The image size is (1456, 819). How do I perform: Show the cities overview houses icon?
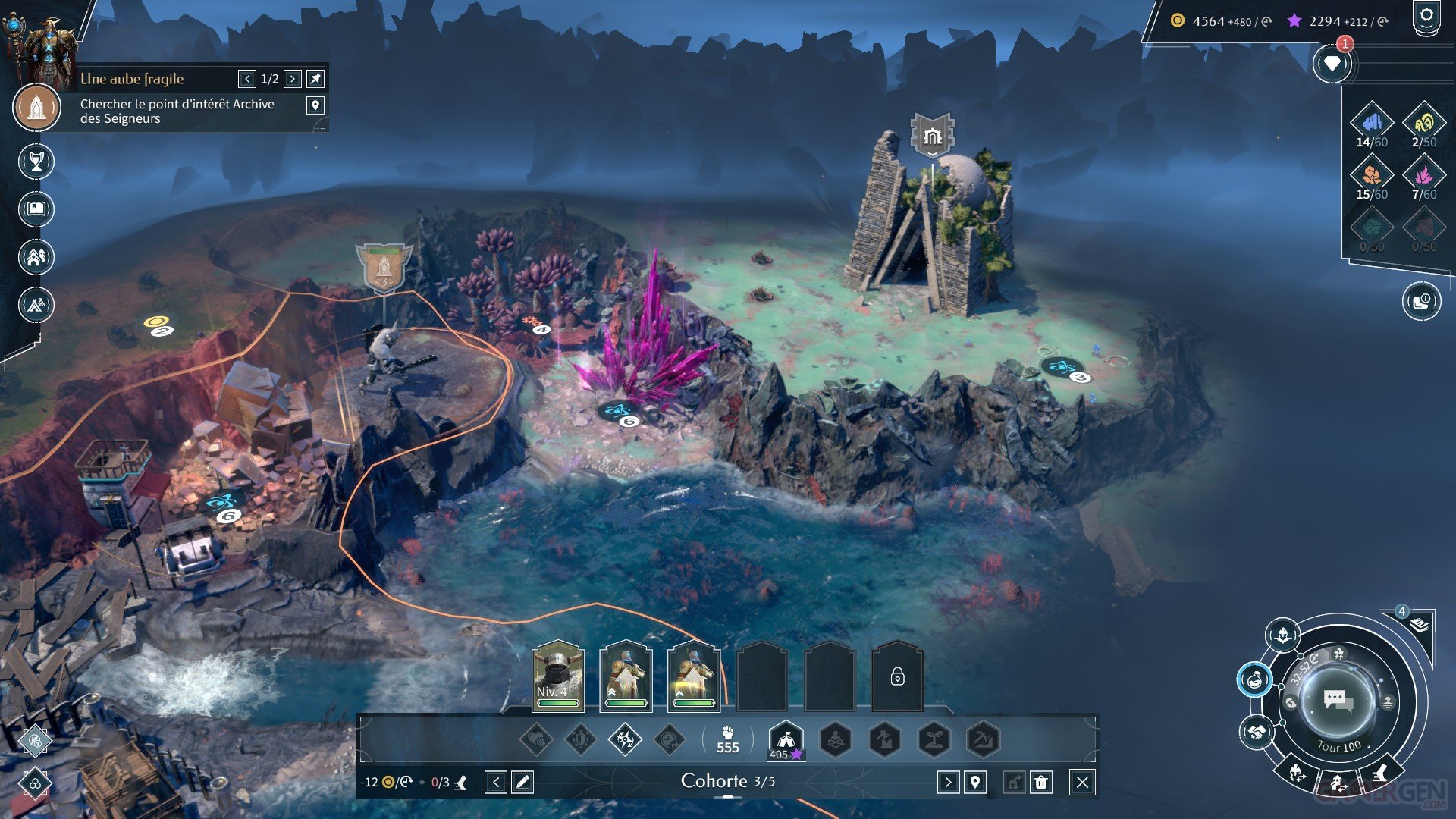pyautogui.click(x=36, y=257)
